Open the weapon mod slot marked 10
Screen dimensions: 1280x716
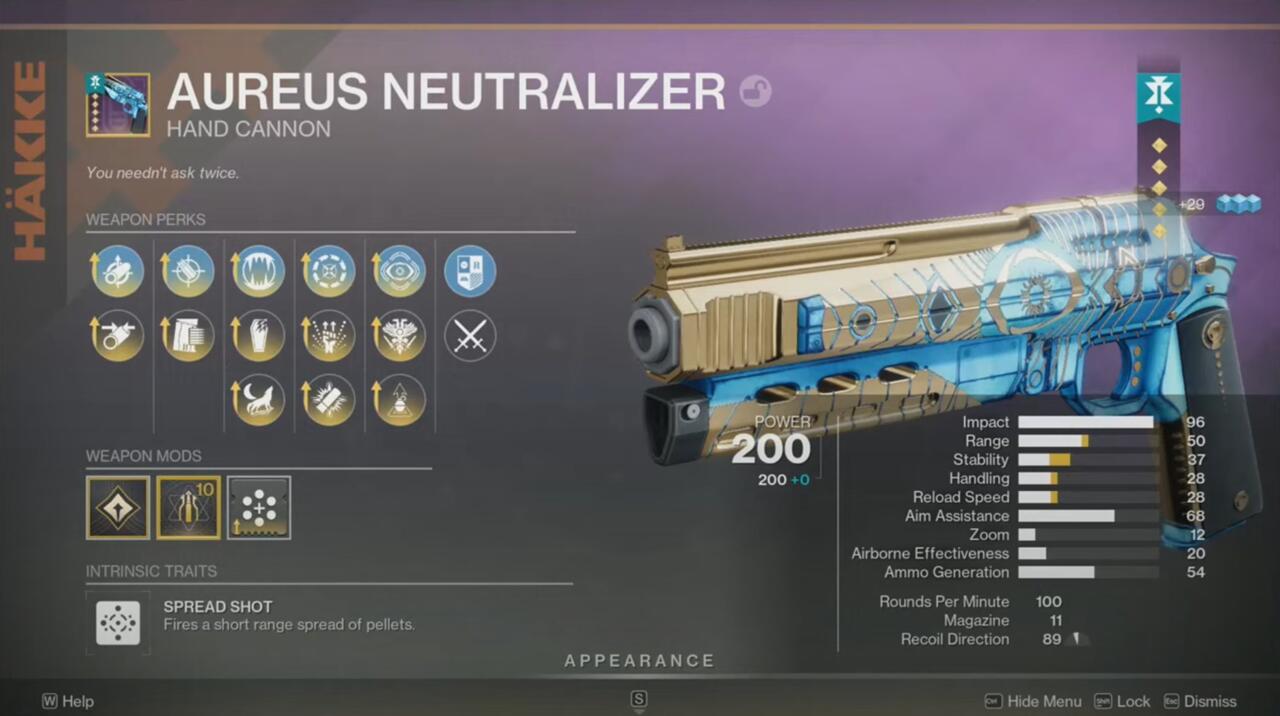pyautogui.click(x=188, y=507)
